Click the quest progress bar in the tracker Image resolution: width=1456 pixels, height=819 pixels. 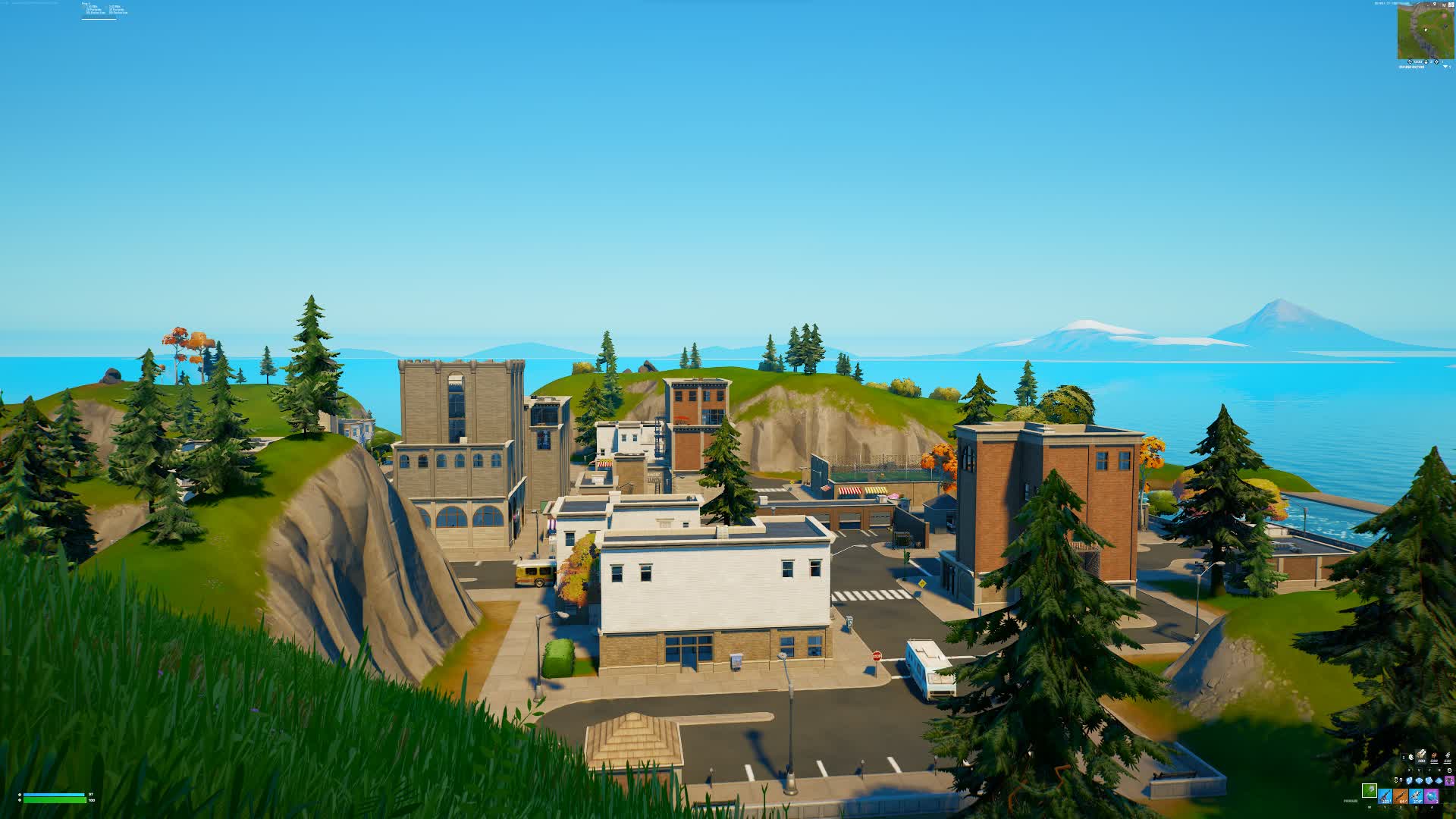(99, 19)
